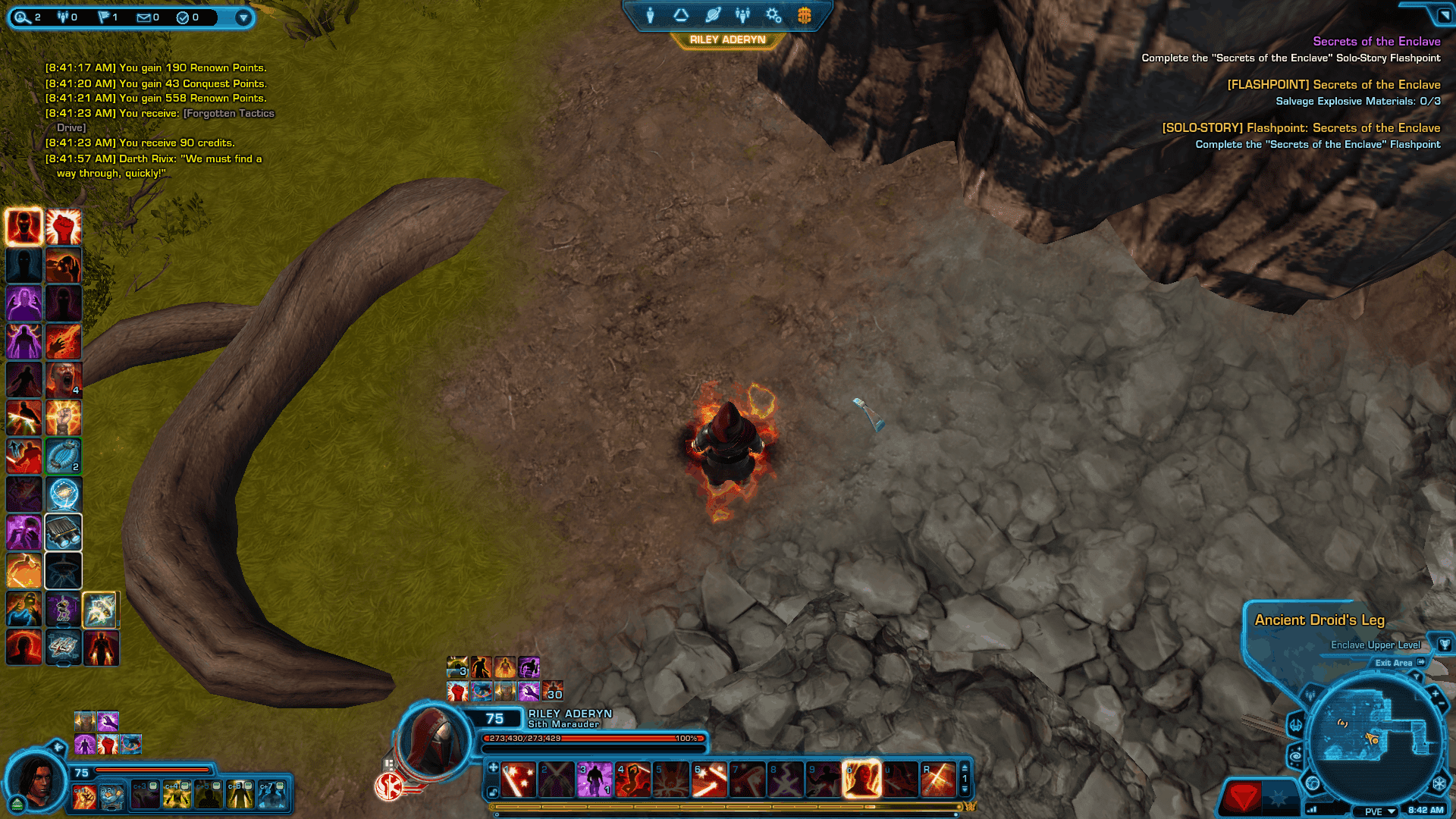Click the minimap zoom-in plus control
This screenshot has height=819, width=1456.
(1436, 693)
